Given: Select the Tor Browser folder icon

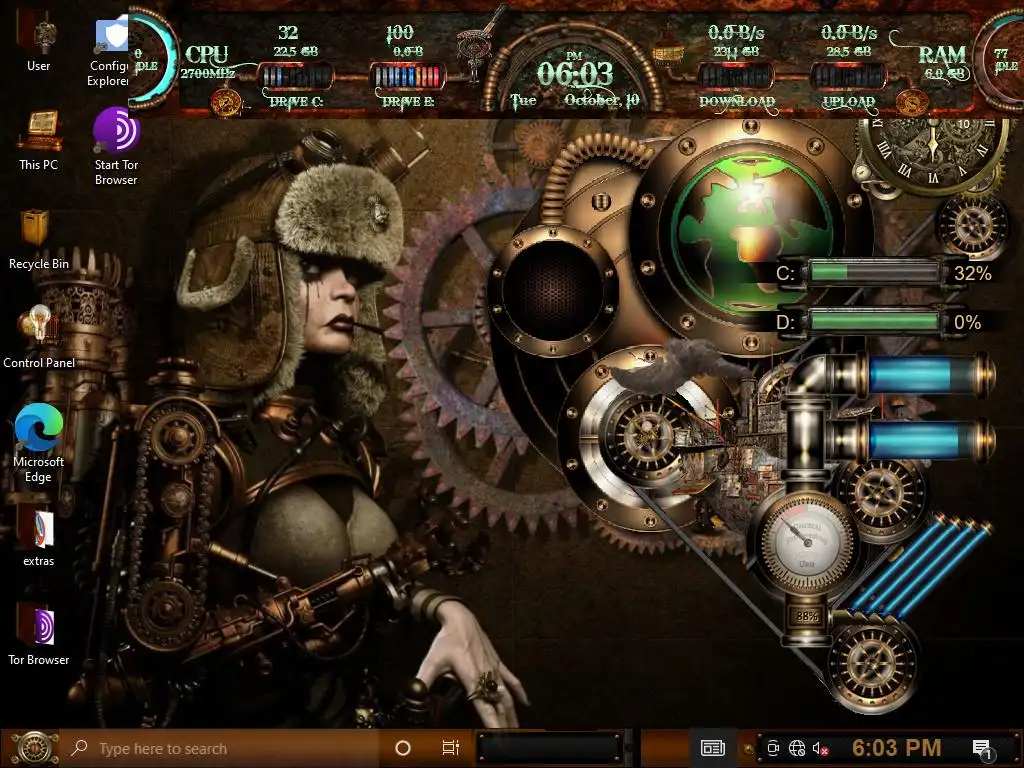Looking at the screenshot, I should point(39,627).
